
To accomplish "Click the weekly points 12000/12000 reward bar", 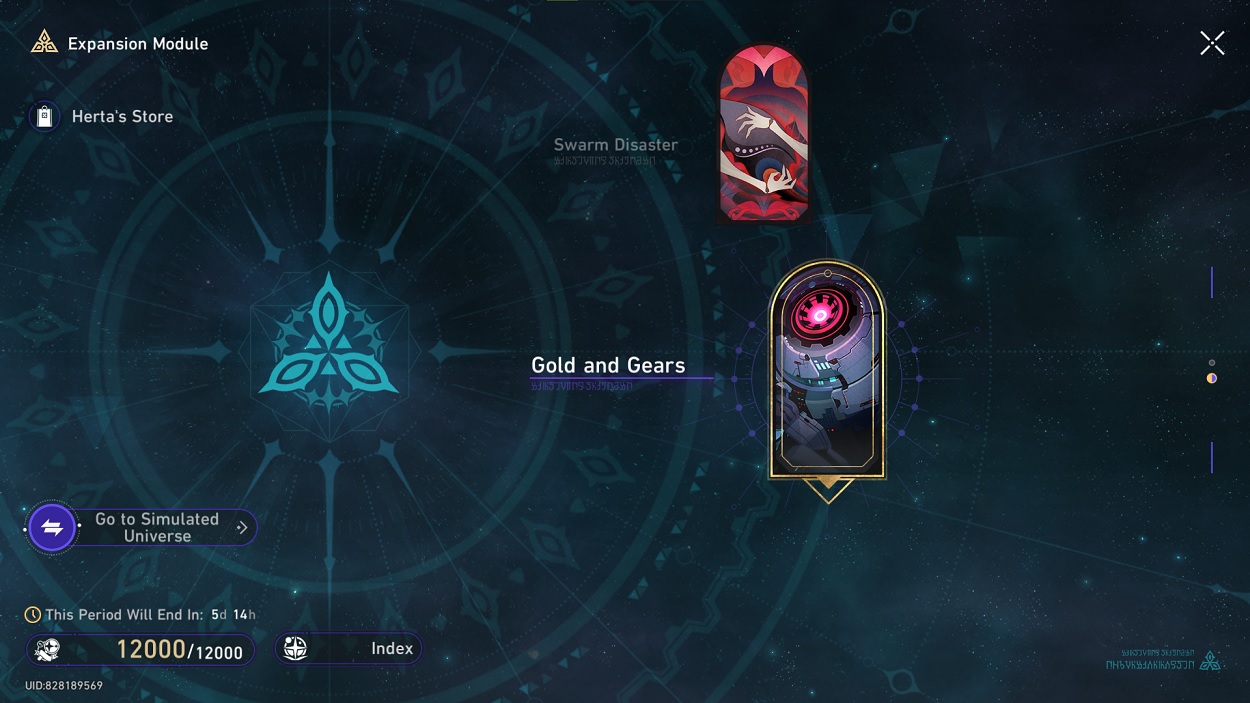I will (140, 650).
